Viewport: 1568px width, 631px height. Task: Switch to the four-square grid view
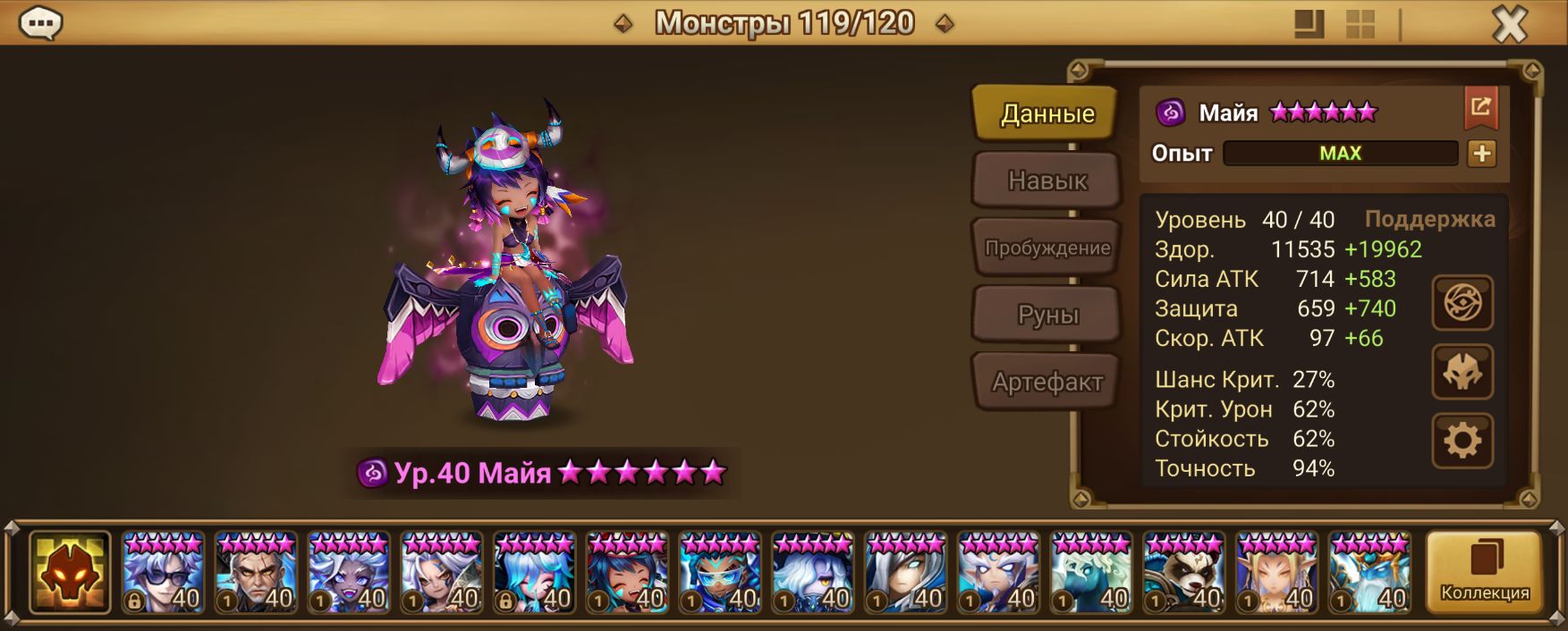1360,24
